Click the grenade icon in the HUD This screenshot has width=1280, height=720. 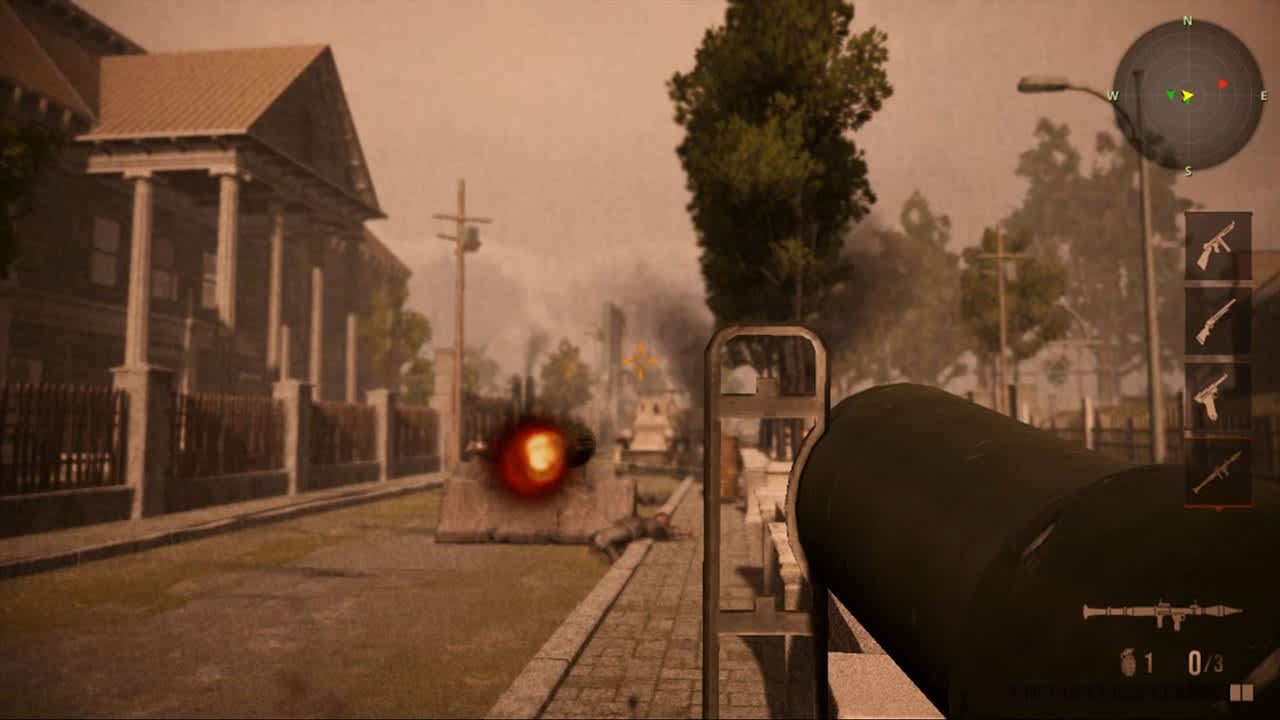coord(1128,662)
